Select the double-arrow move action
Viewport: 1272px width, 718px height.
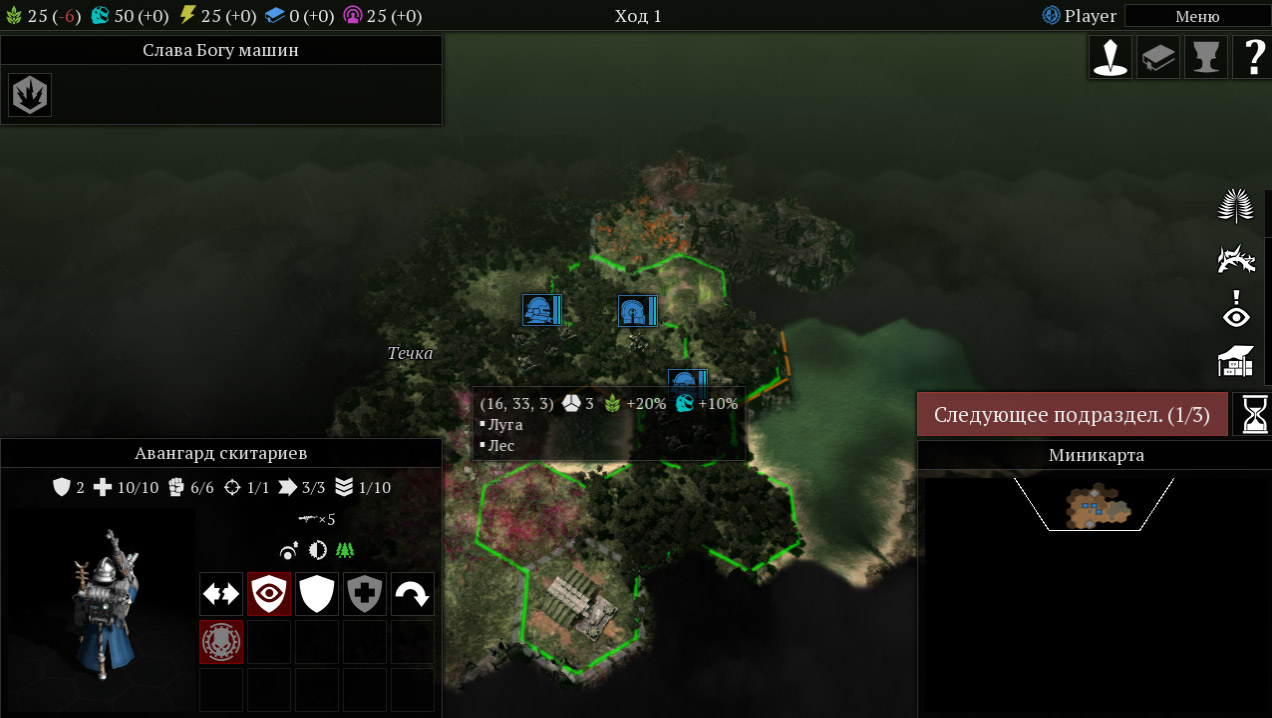coord(221,594)
